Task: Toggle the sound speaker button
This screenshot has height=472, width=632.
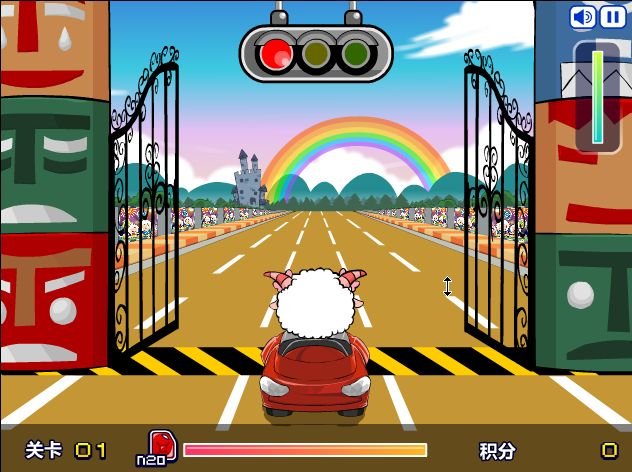Action: pos(582,17)
